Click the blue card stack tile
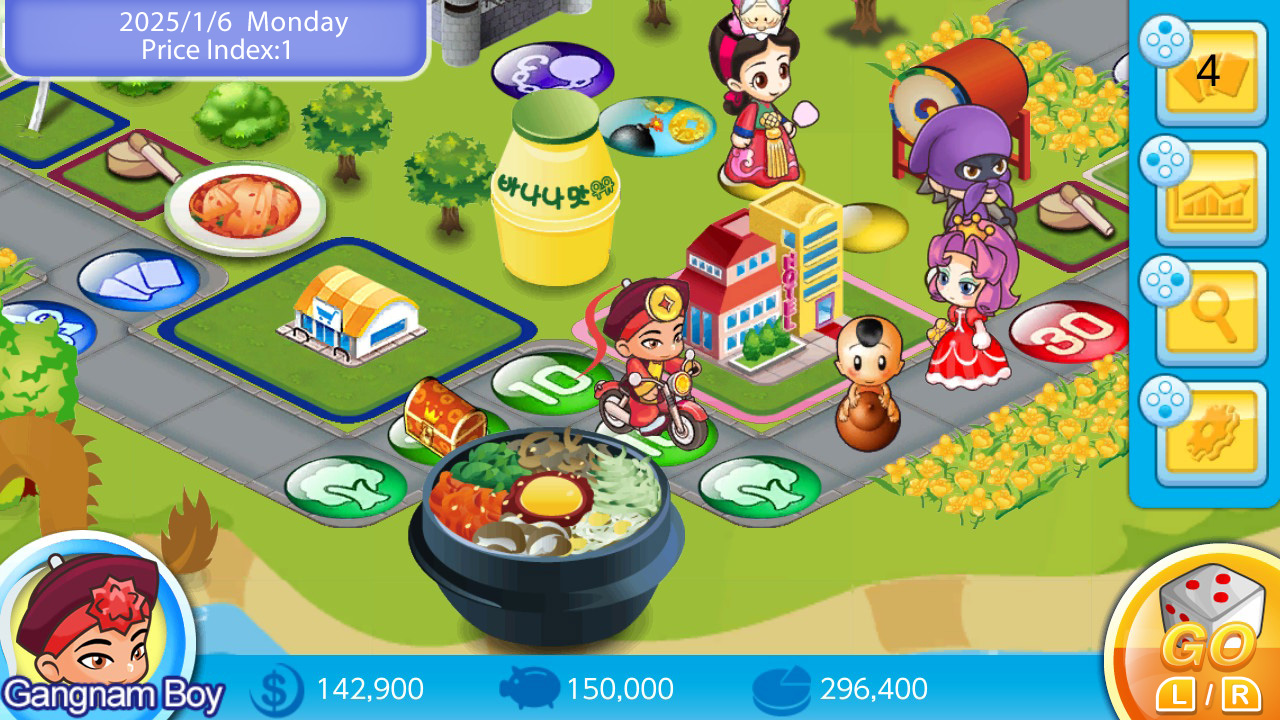Image resolution: width=1280 pixels, height=720 pixels. (135, 280)
